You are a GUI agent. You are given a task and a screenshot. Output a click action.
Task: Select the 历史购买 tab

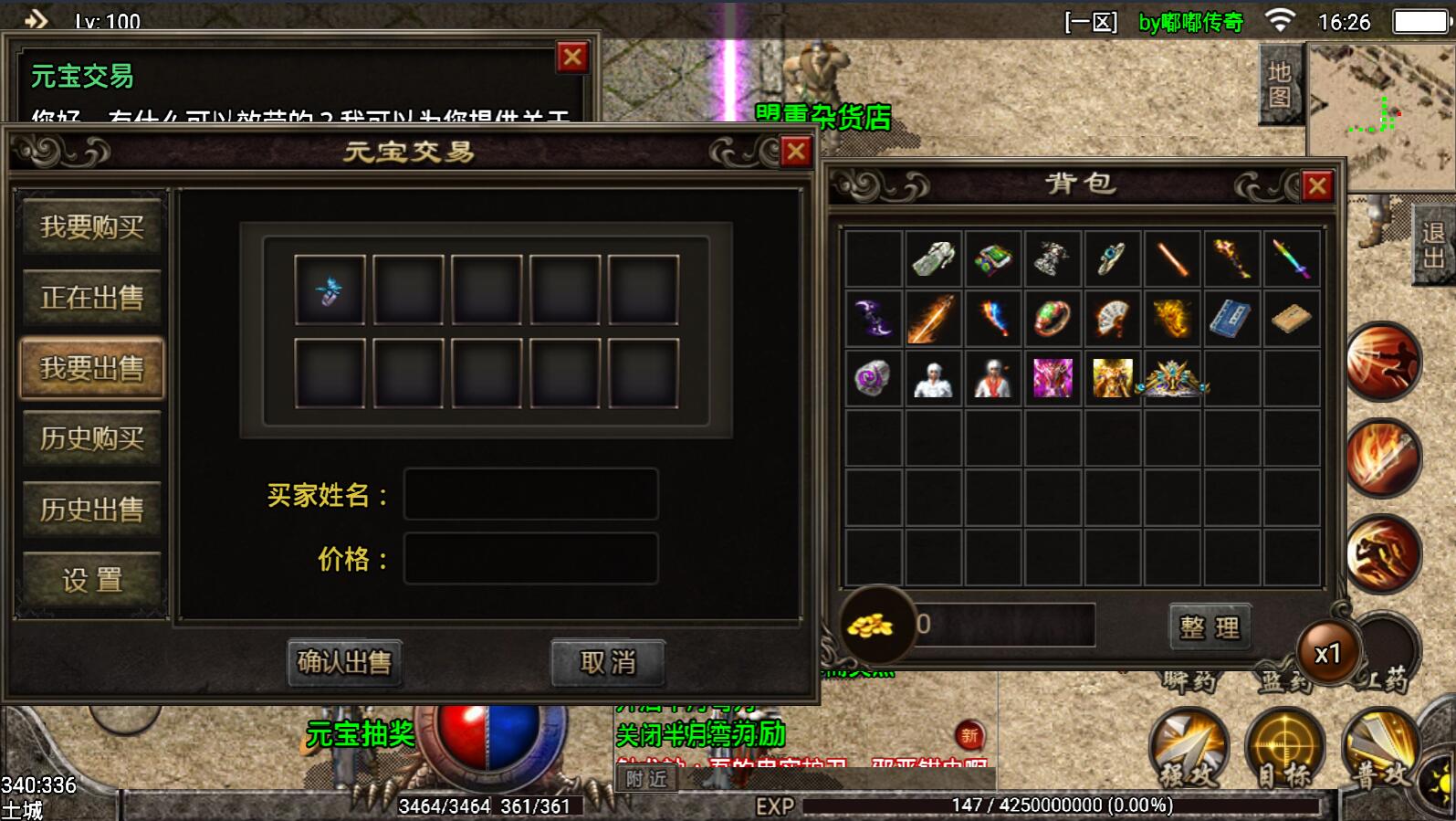click(91, 439)
